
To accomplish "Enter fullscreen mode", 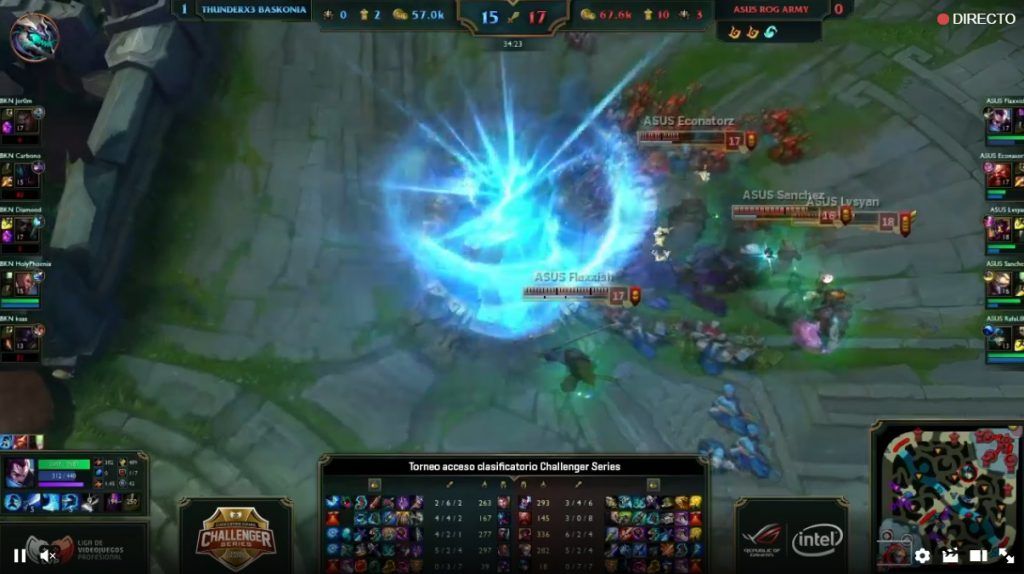I will click(1006, 556).
